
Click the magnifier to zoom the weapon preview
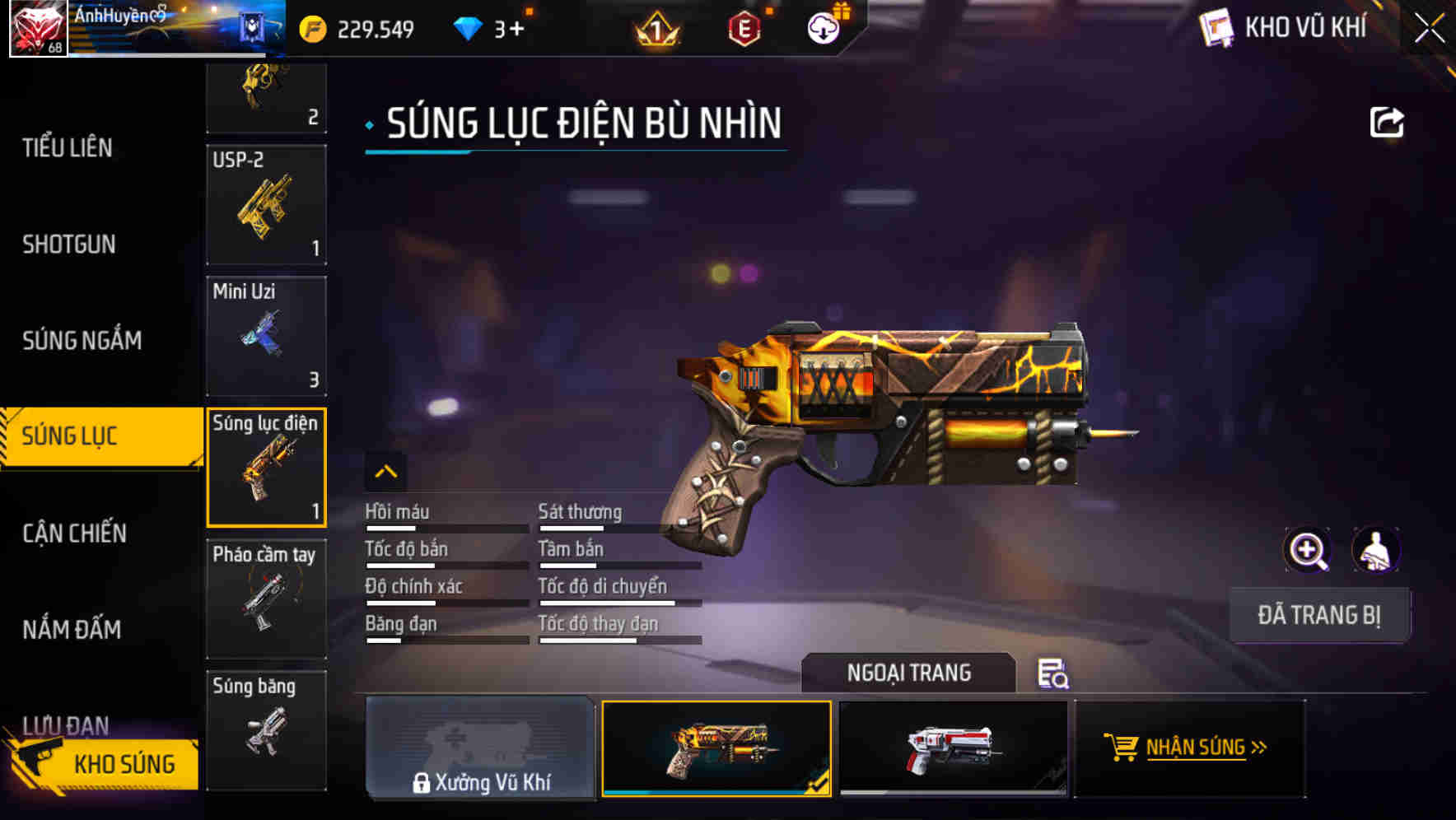click(1309, 550)
